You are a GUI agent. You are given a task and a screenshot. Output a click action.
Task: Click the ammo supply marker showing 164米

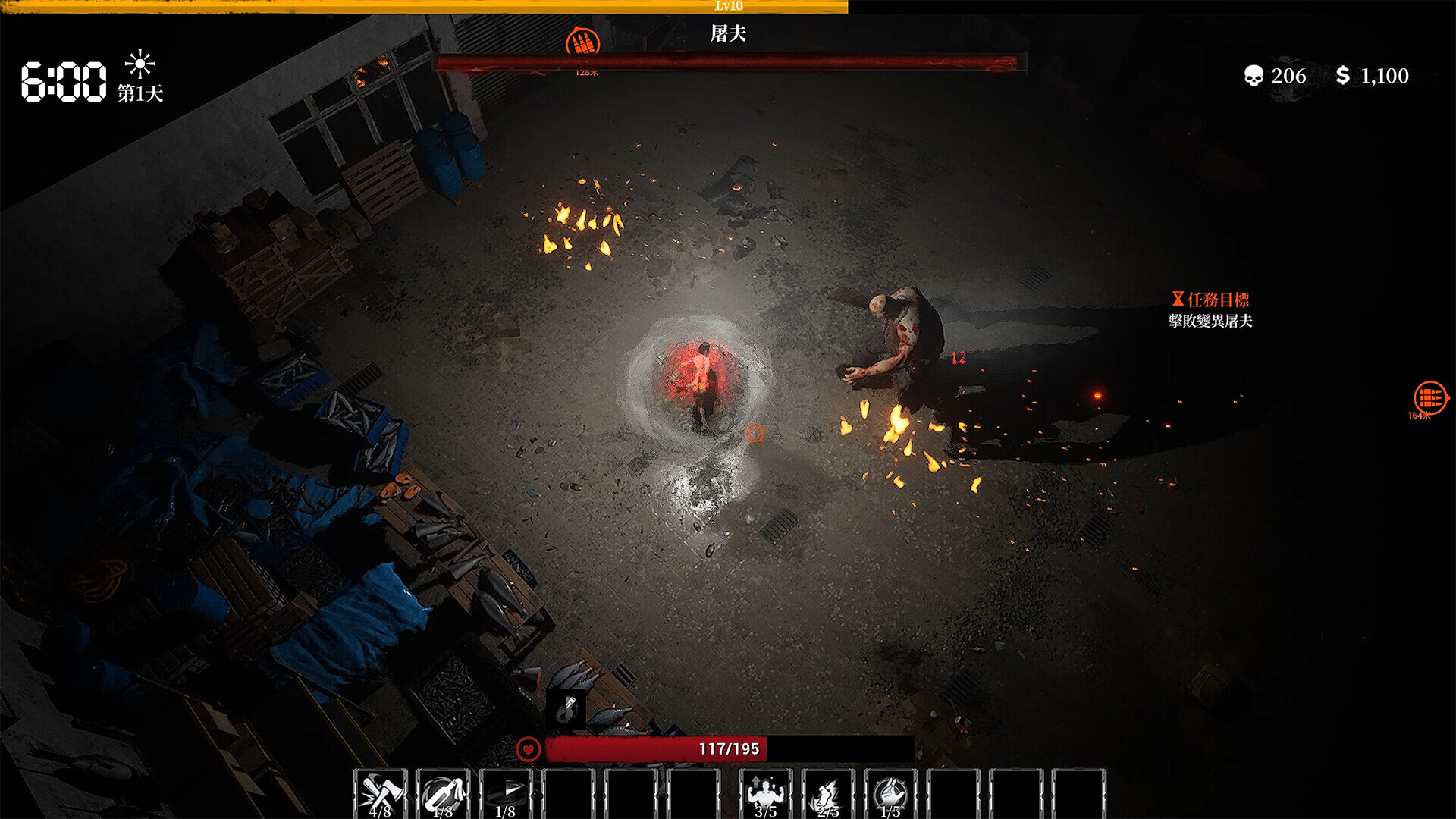pos(1430,397)
